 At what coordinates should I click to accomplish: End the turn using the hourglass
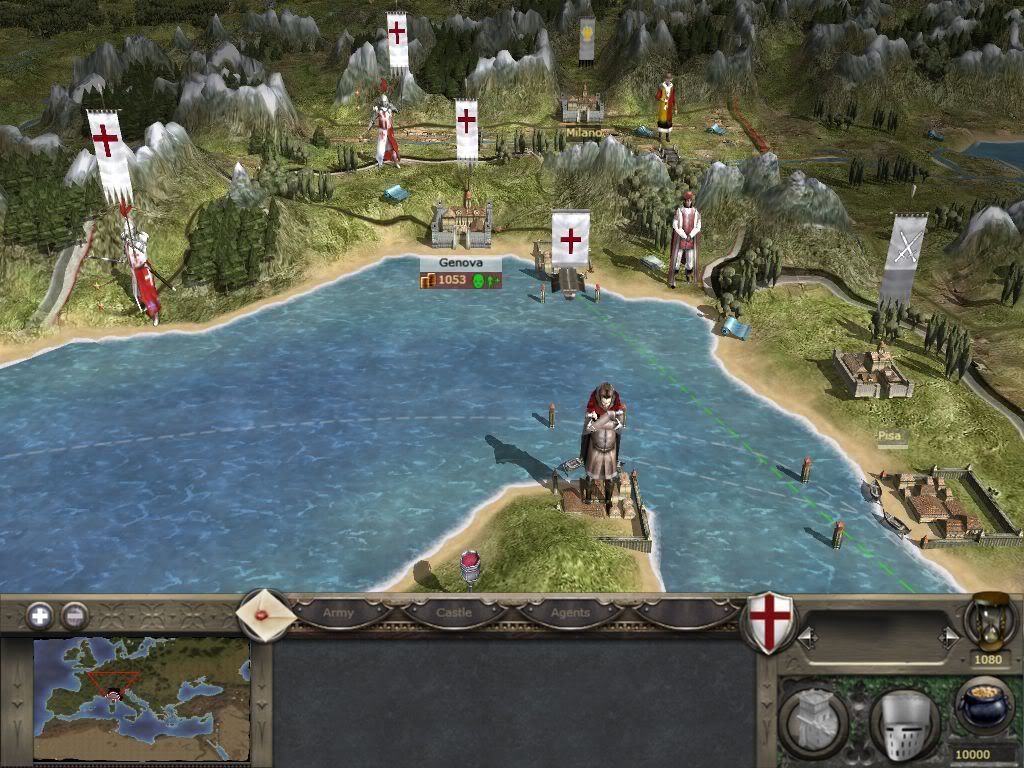point(990,621)
